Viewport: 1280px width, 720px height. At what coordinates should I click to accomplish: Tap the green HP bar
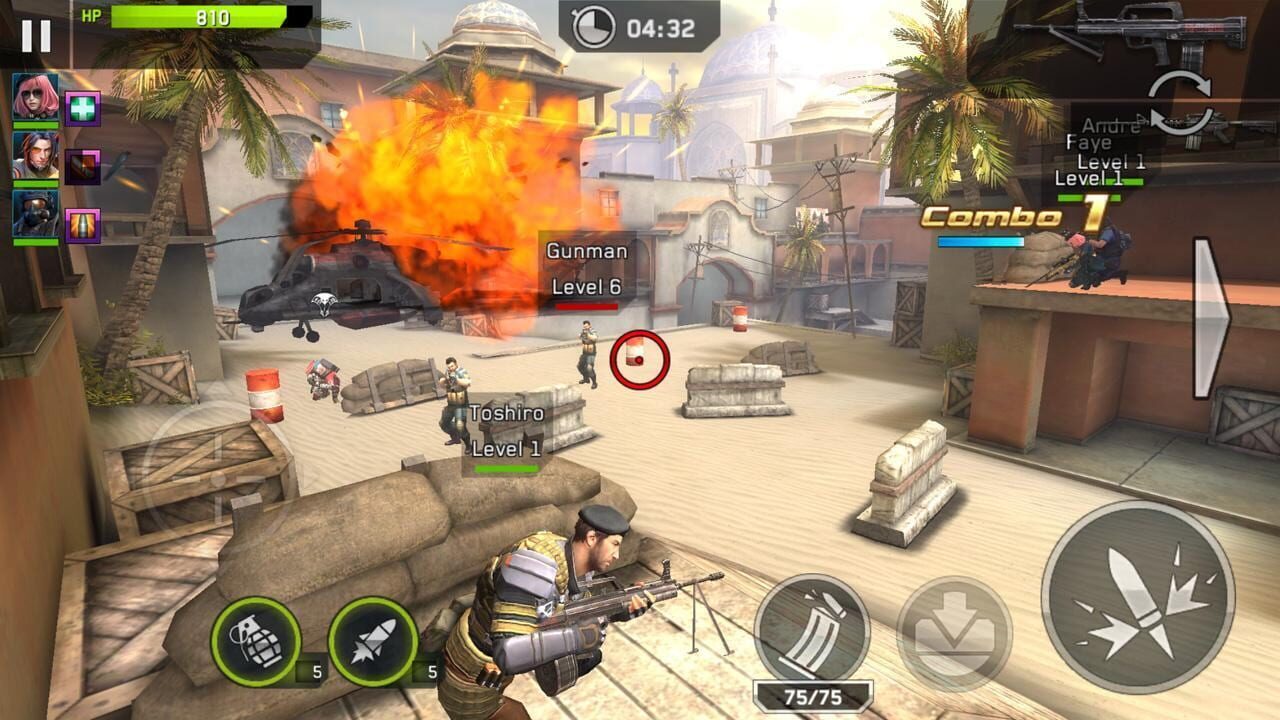pyautogui.click(x=200, y=17)
